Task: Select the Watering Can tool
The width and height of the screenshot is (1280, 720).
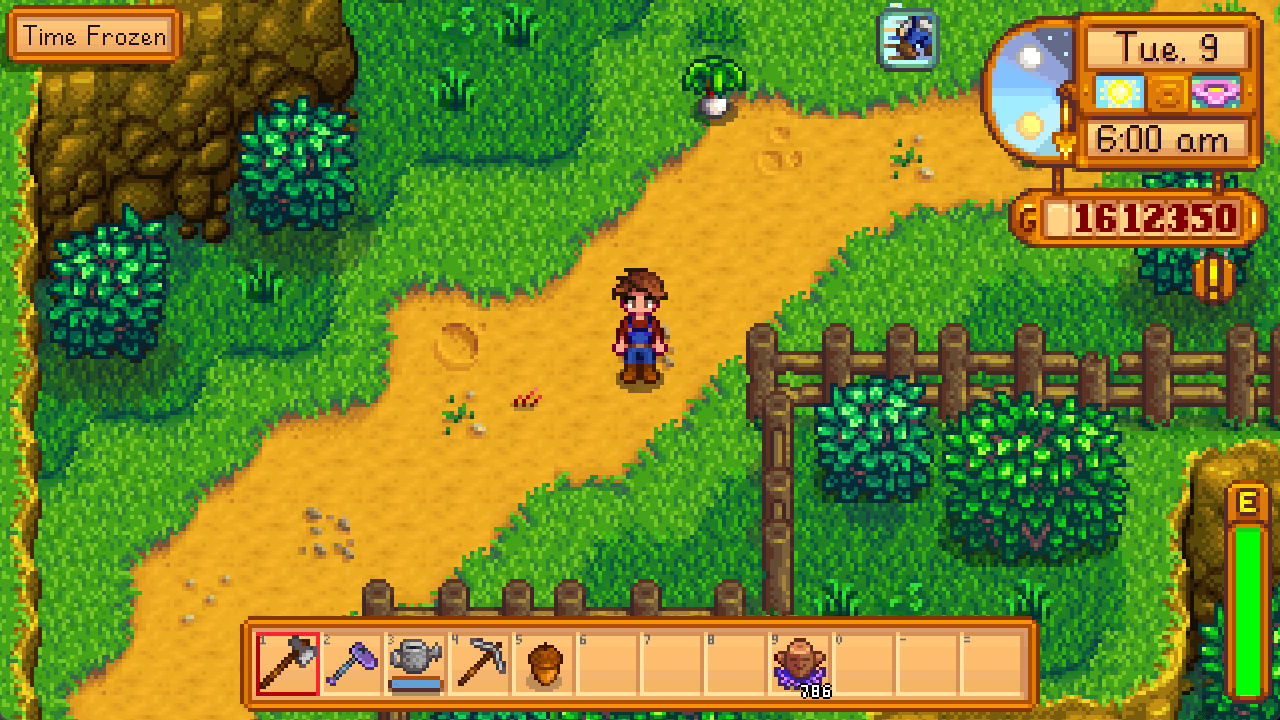Action: 416,660
